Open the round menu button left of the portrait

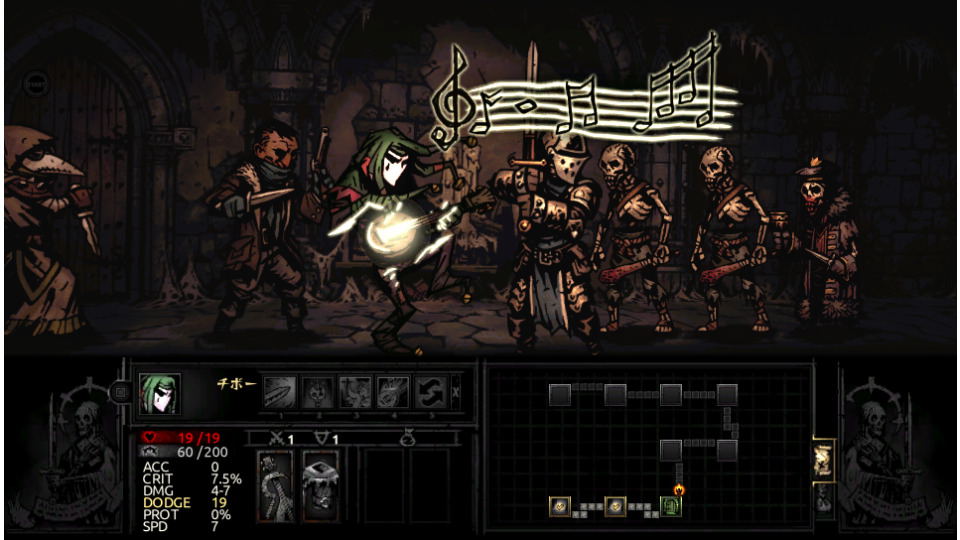point(121,393)
